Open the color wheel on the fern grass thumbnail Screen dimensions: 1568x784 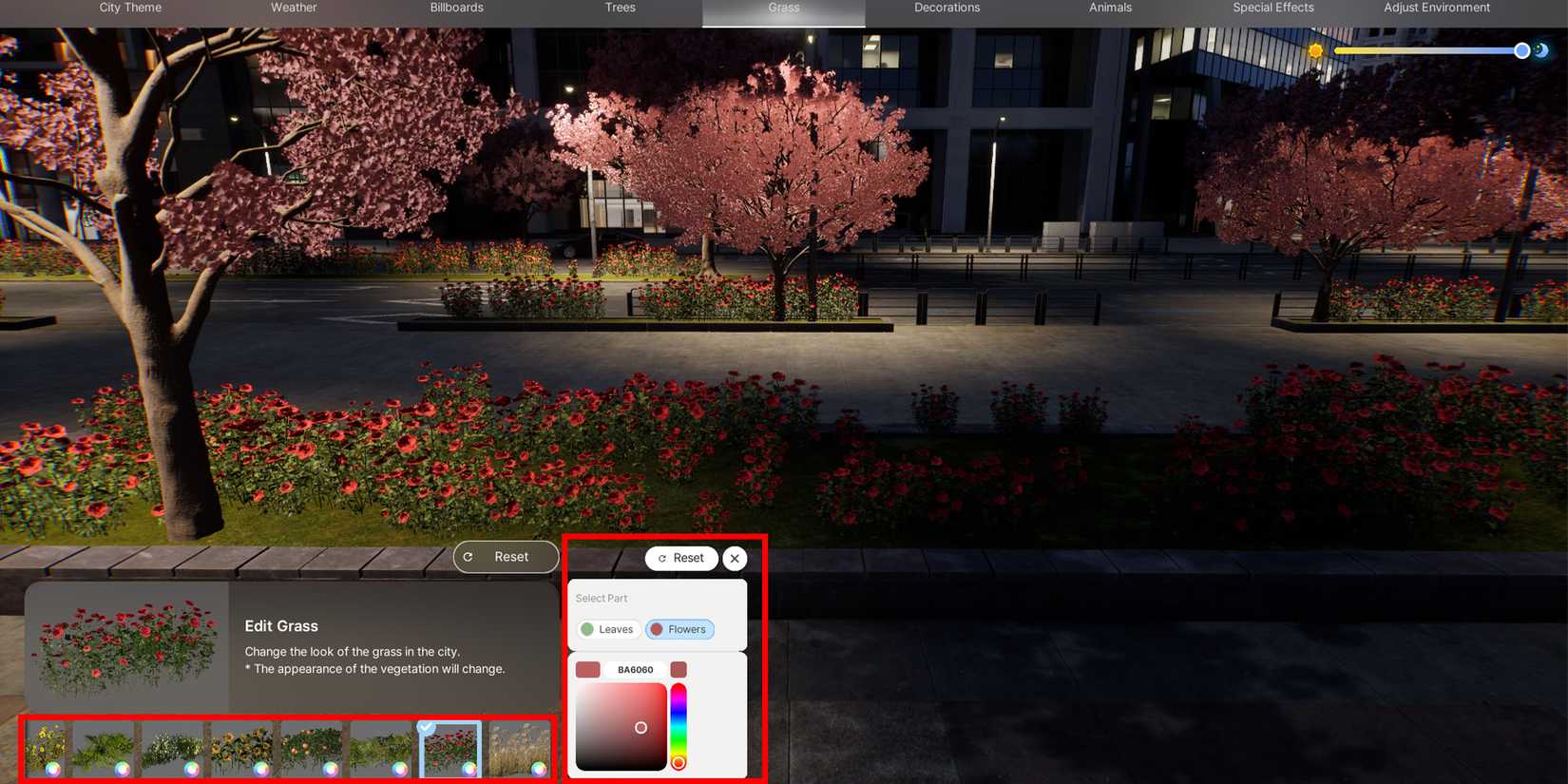tap(122, 768)
